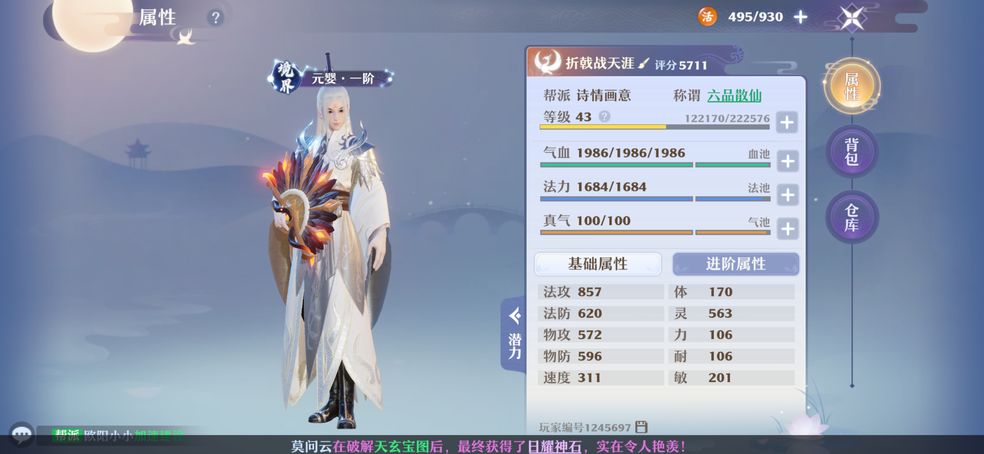Open the chat bubble icon
Image resolution: width=984 pixels, height=454 pixels.
click(21, 434)
